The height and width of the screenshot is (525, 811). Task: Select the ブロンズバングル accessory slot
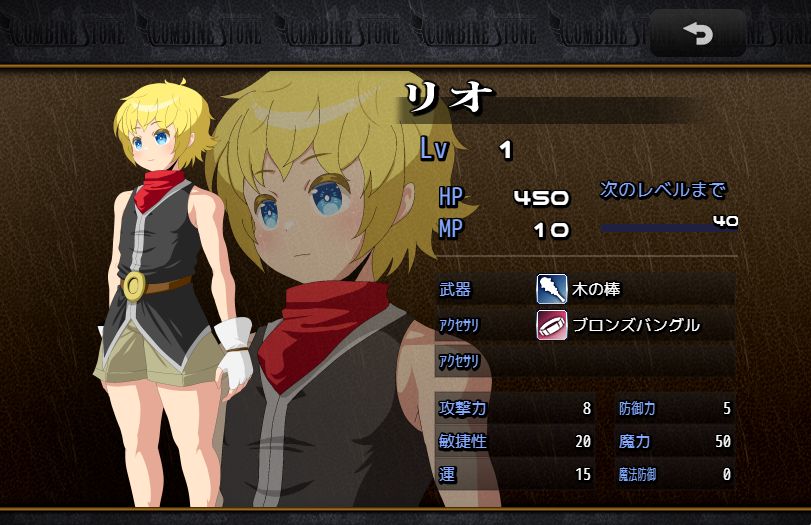(635, 325)
